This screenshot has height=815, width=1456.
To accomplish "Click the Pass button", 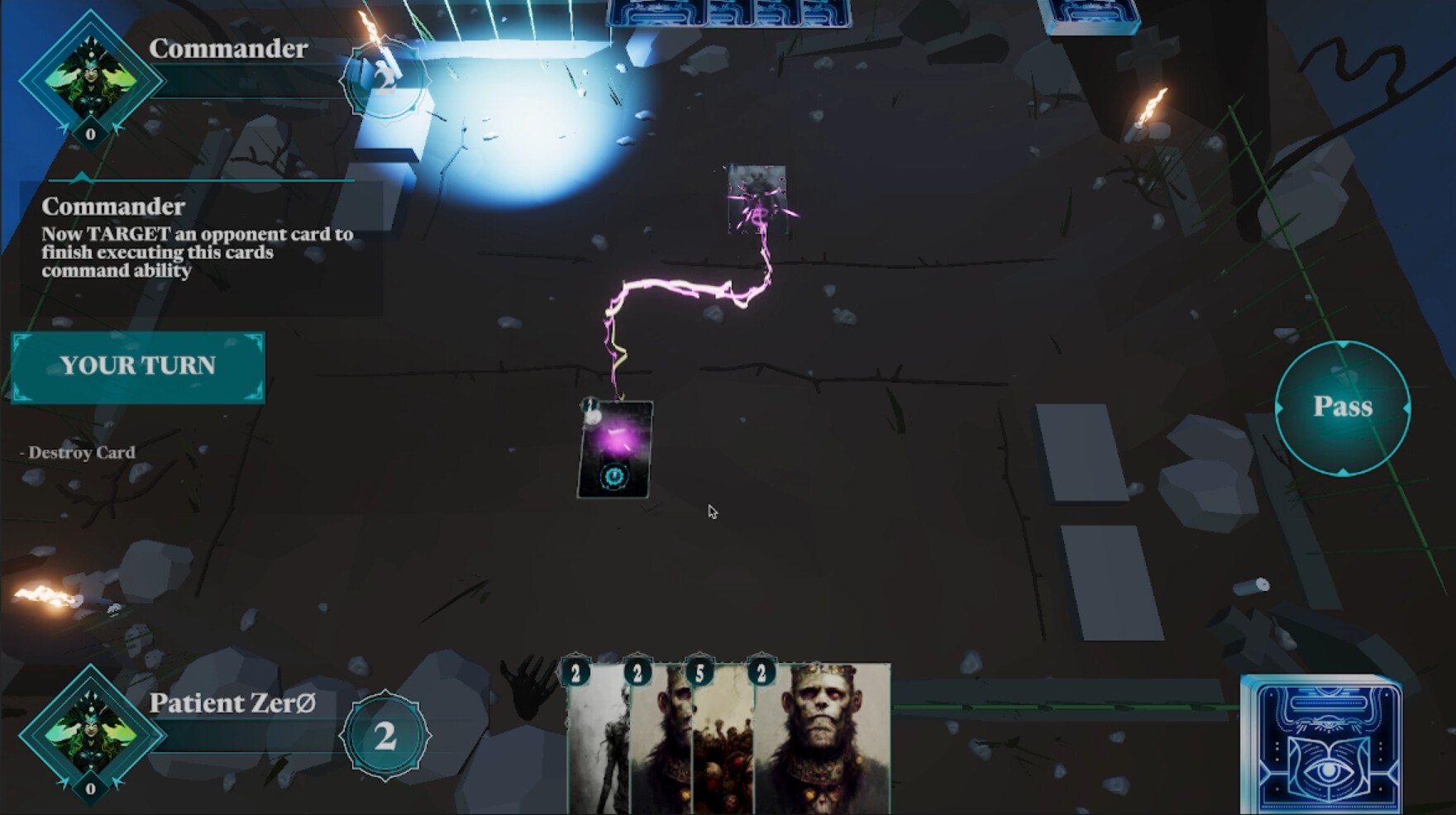I will [1343, 407].
